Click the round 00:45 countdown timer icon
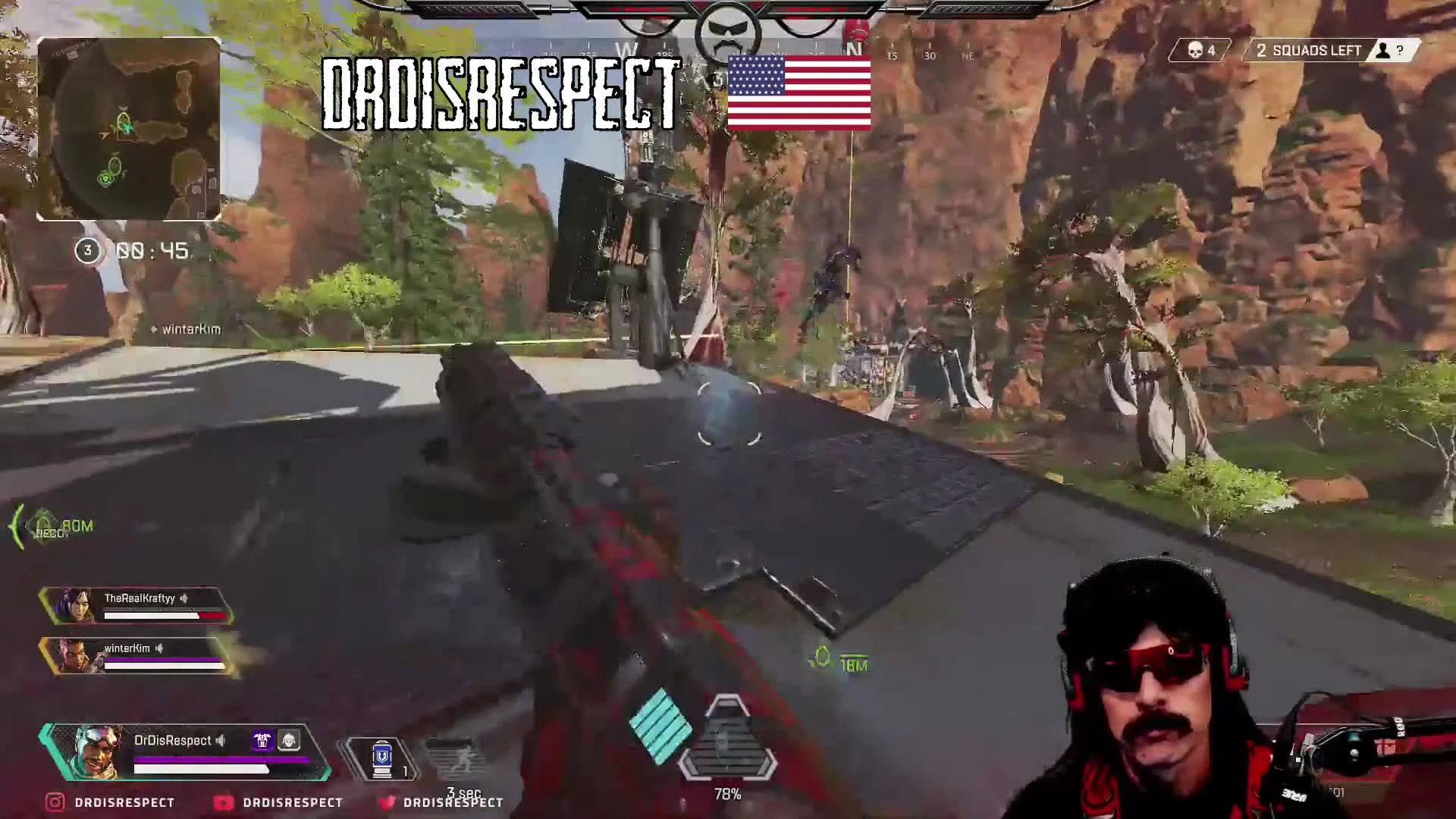The height and width of the screenshot is (819, 1456). 86,250
